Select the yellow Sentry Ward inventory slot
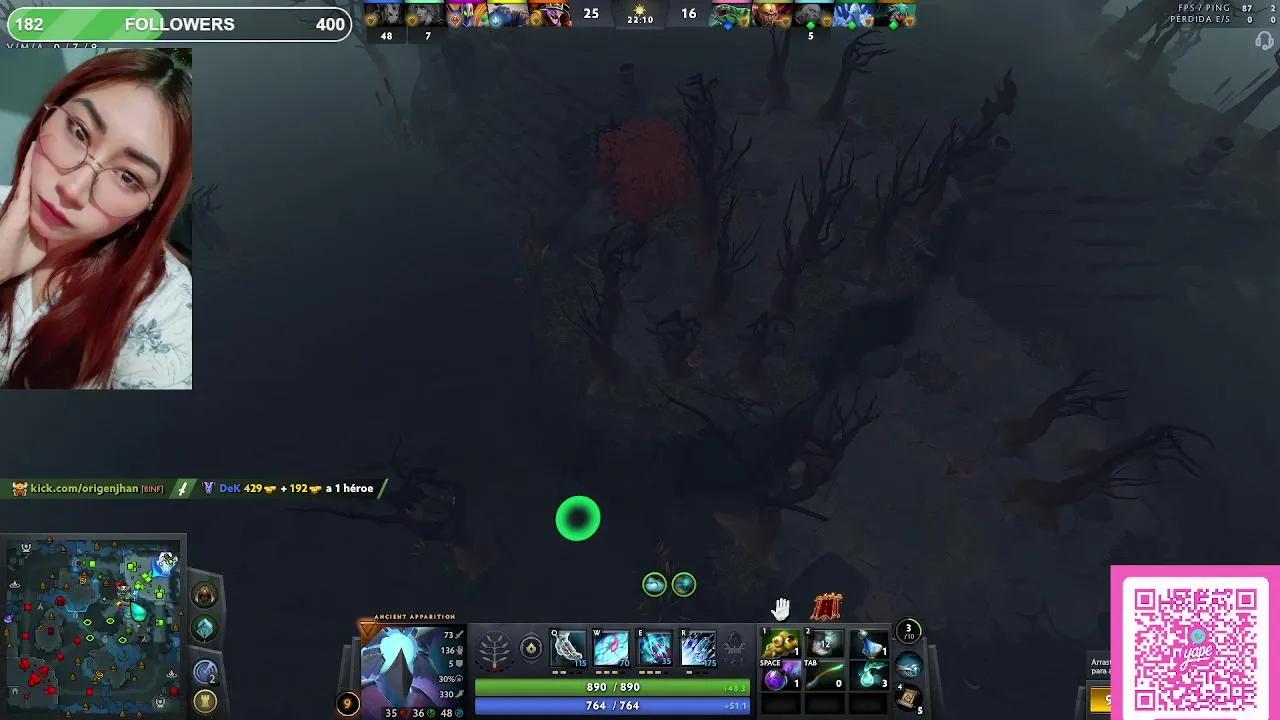1280x720 pixels. click(x=781, y=645)
